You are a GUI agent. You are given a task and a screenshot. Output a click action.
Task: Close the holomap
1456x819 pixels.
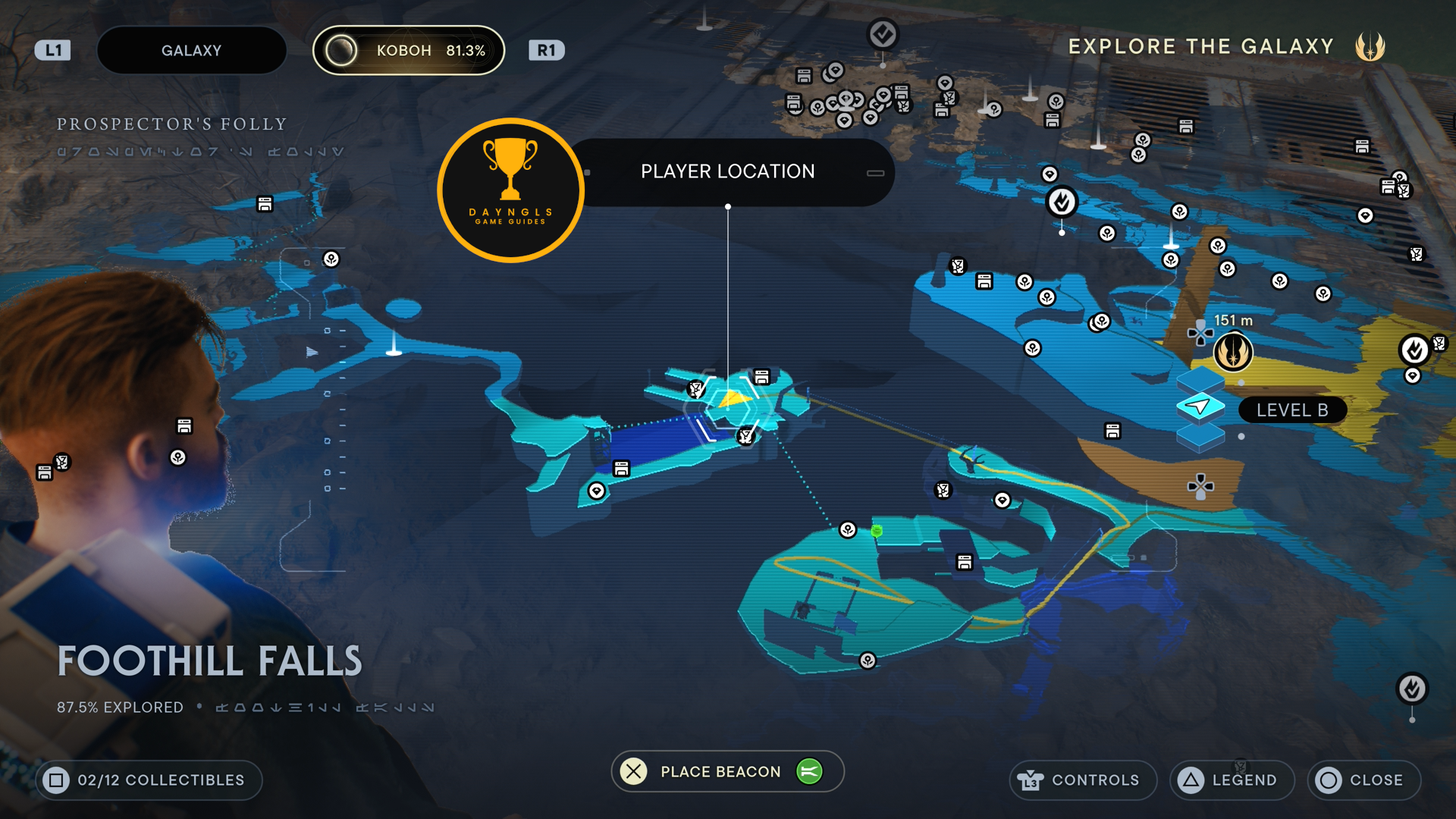tap(1363, 780)
